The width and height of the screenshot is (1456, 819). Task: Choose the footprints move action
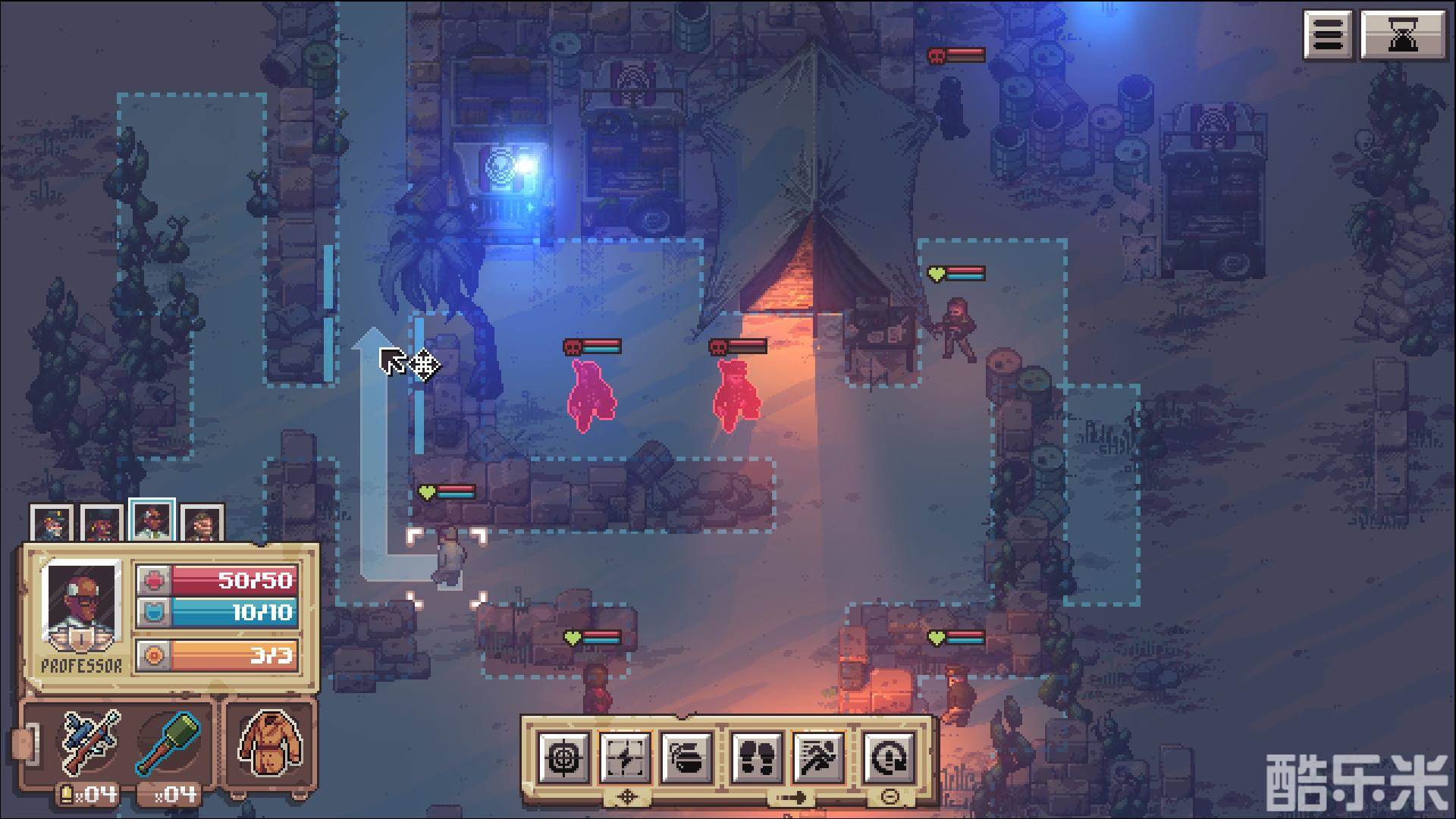[x=756, y=757]
